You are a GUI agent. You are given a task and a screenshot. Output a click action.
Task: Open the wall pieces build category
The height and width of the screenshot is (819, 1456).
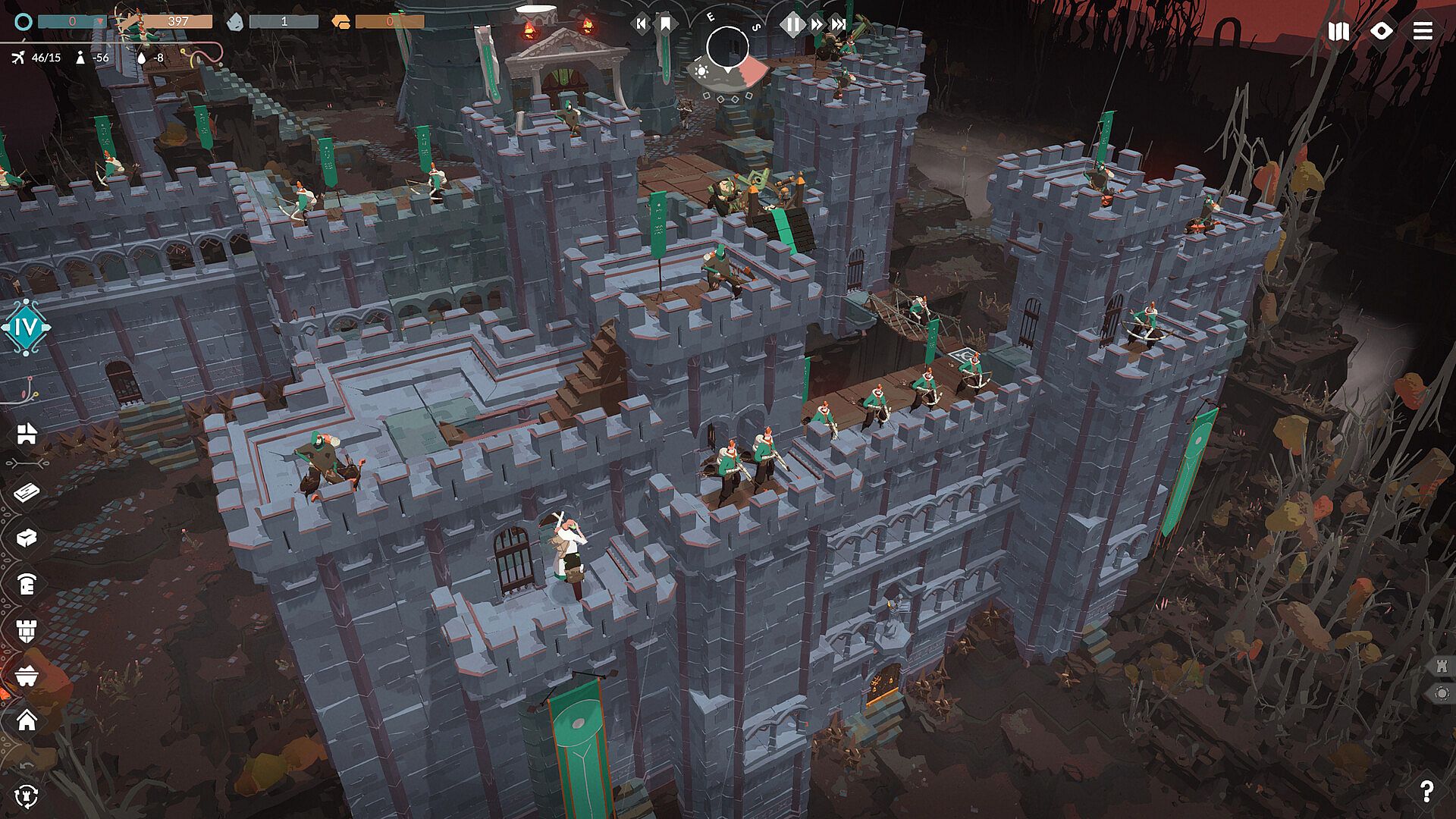coord(27,434)
